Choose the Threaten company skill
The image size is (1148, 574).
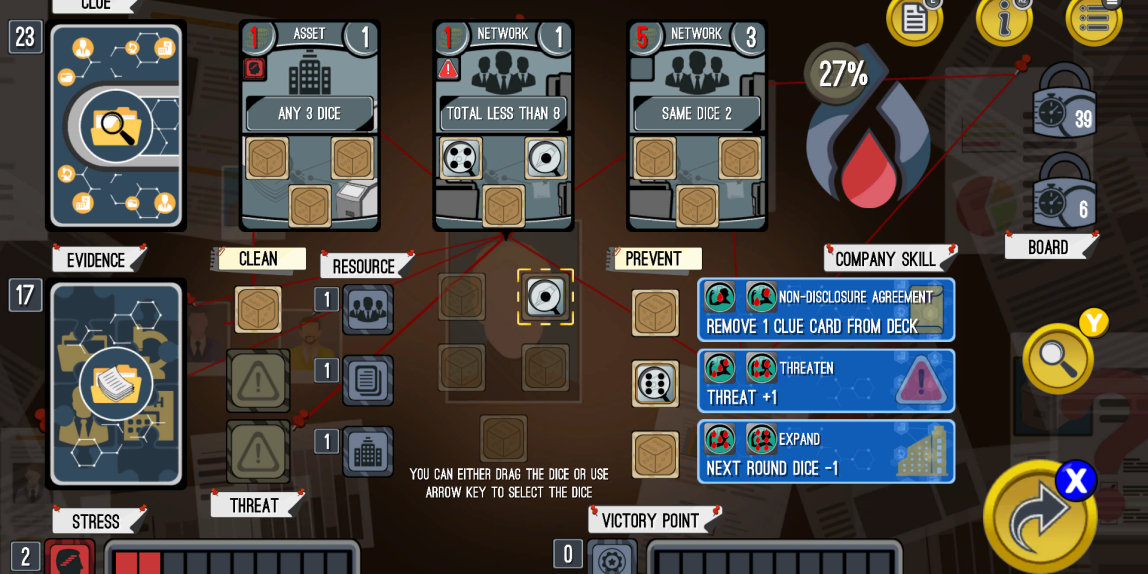coord(826,381)
